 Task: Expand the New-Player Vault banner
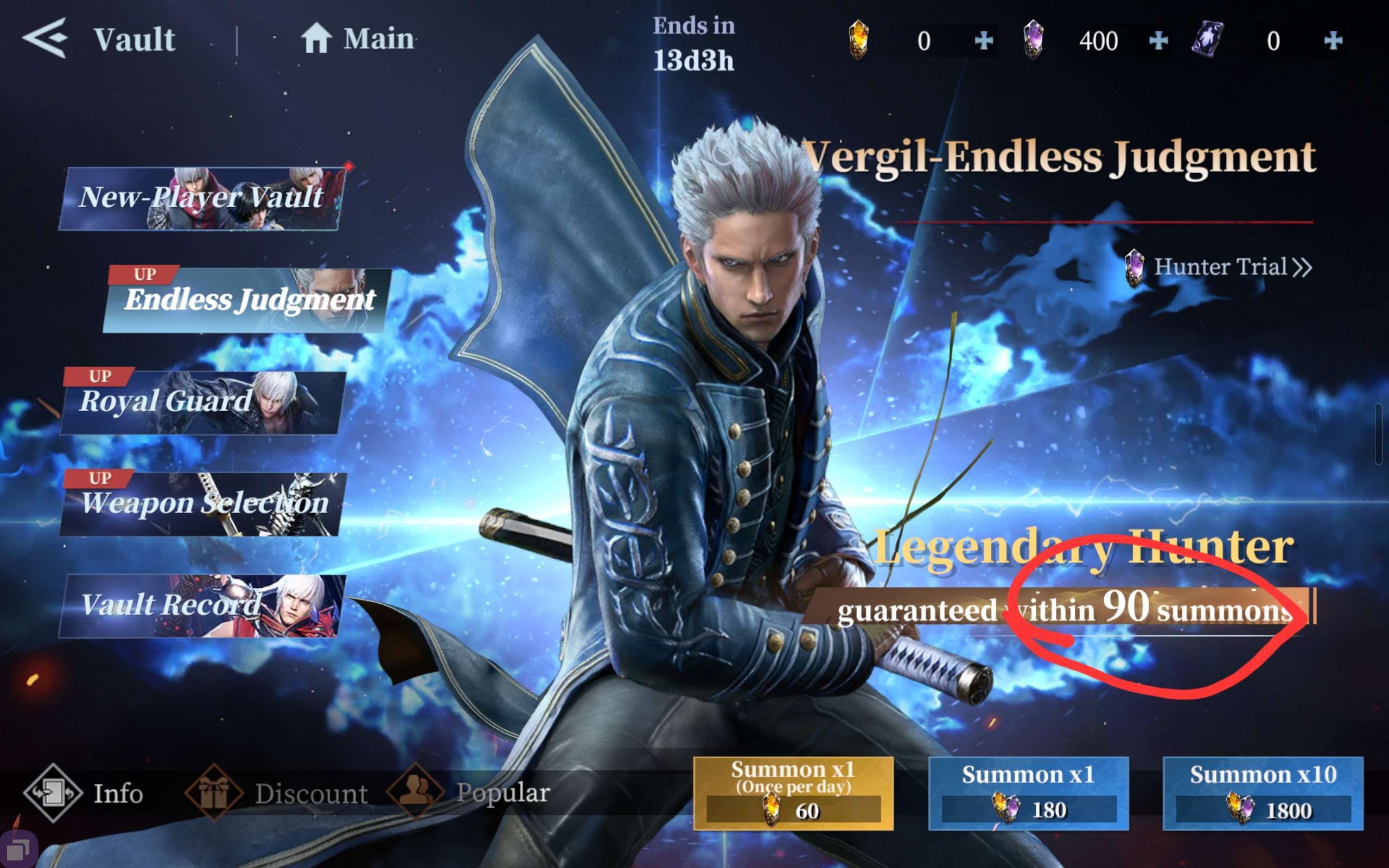tap(201, 198)
